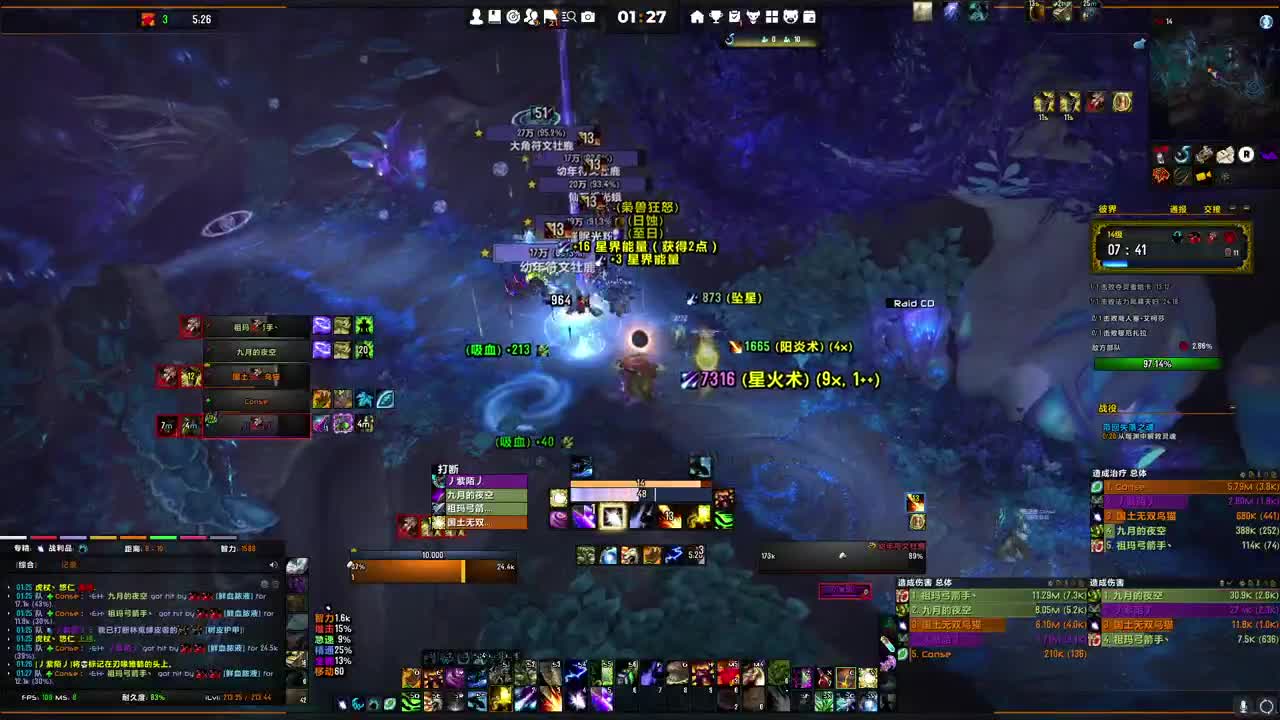Open the spellbook icon
The image size is (1280, 720).
[x=494, y=16]
